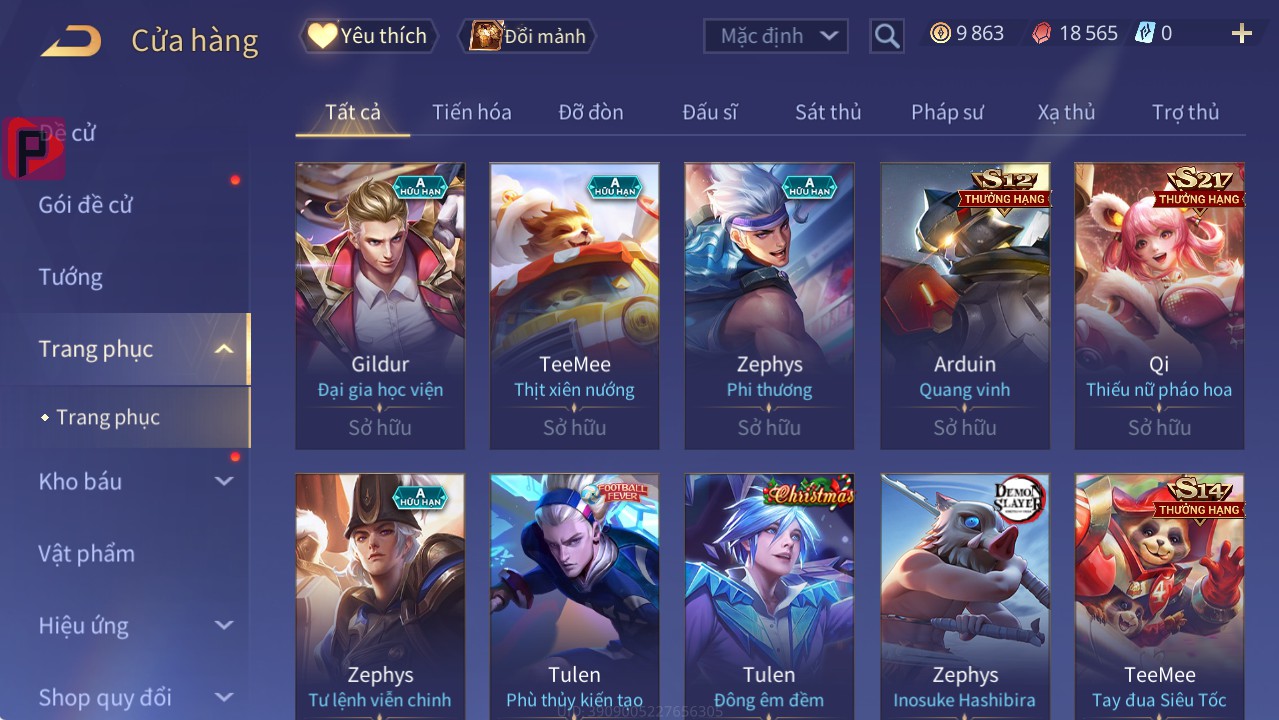Pick Qi Thiếu nữ pháo hoa skin

[1159, 305]
